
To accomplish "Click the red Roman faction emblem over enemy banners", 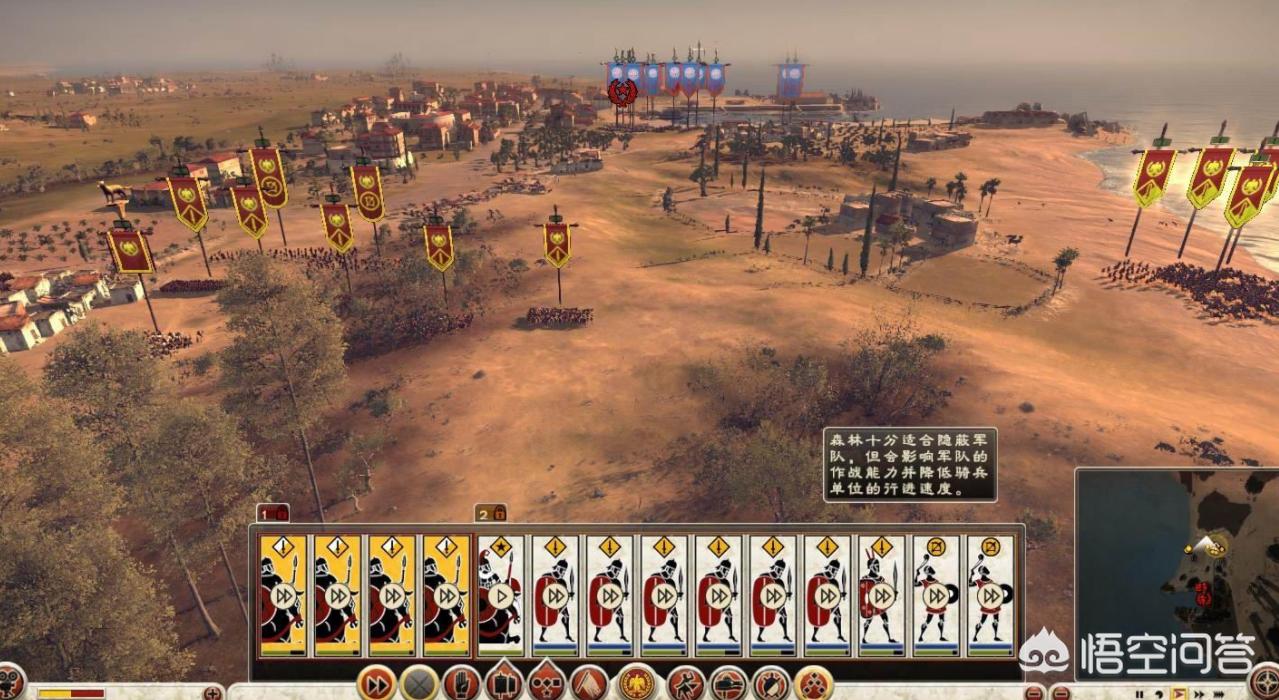I will [622, 93].
